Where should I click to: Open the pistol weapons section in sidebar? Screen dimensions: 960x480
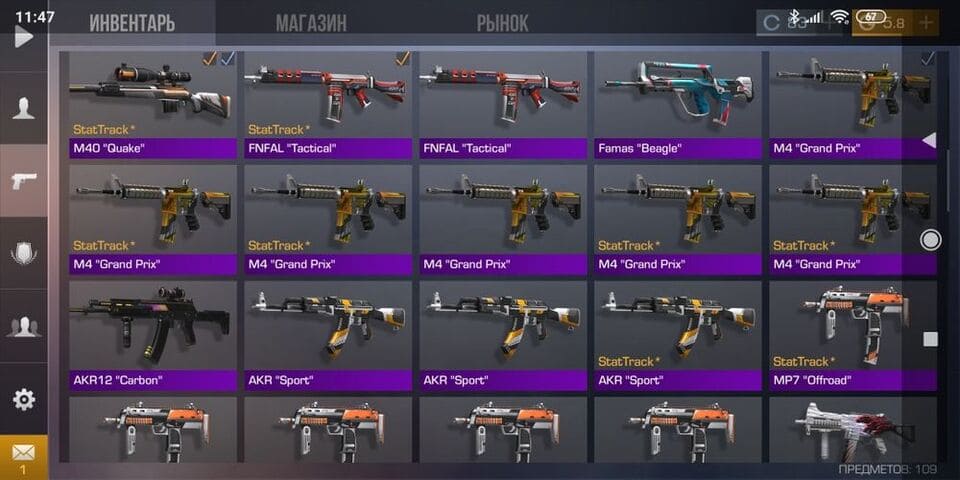pos(23,181)
